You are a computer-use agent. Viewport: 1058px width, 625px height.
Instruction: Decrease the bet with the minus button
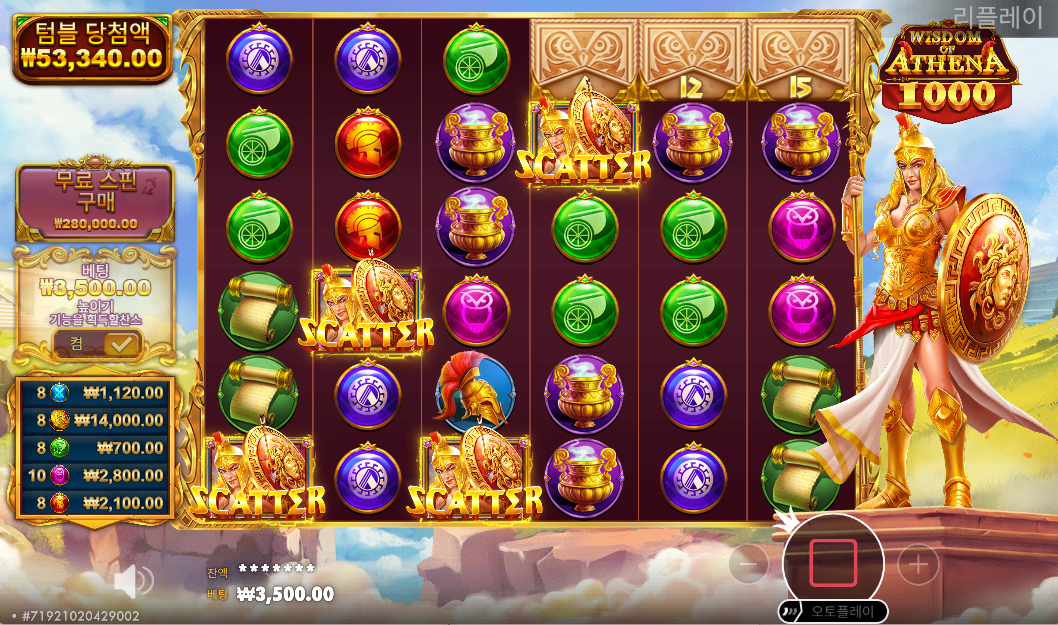point(748,565)
